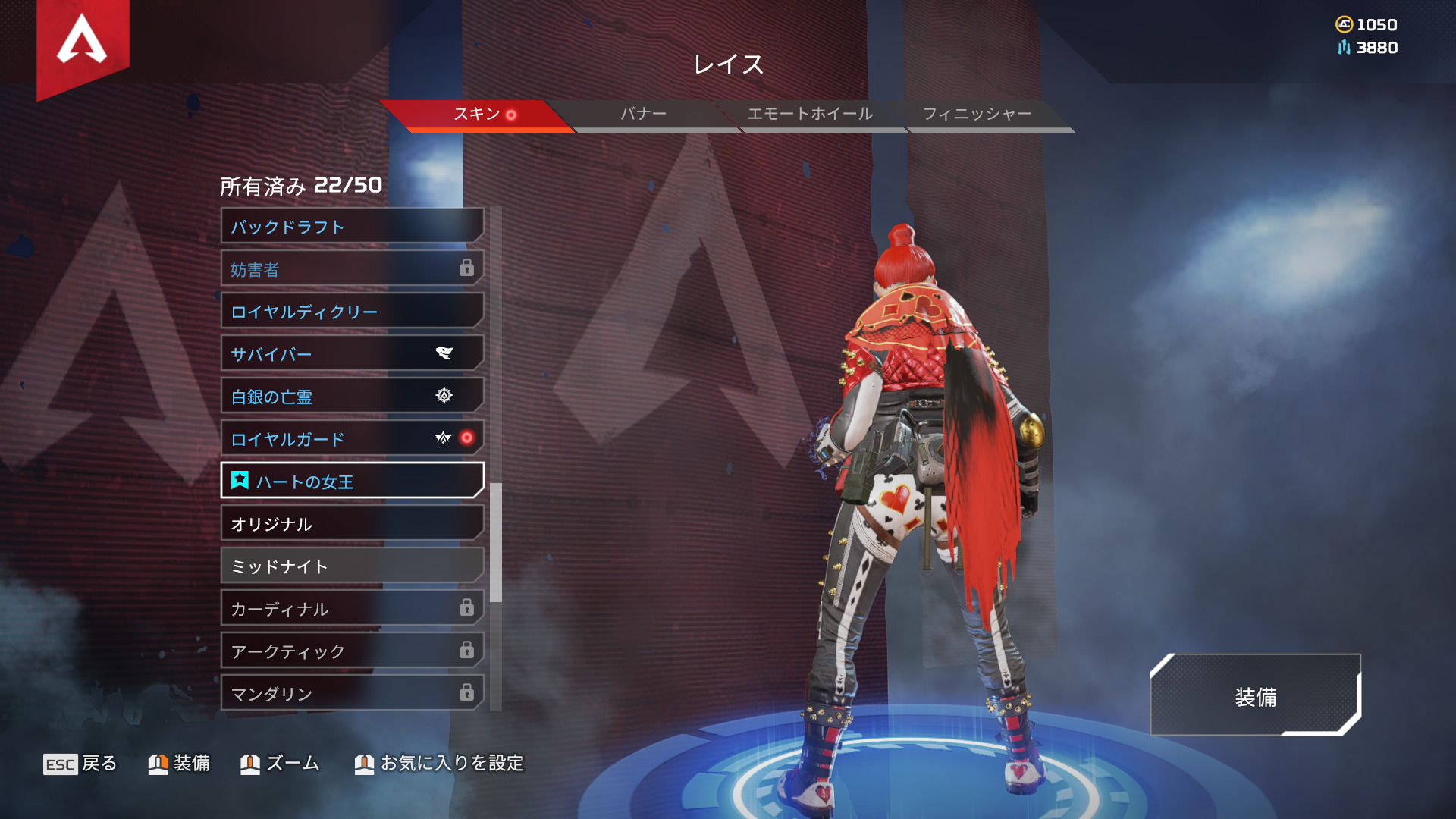Choose the locked 妨害者 skin
The height and width of the screenshot is (819, 1456).
352,269
